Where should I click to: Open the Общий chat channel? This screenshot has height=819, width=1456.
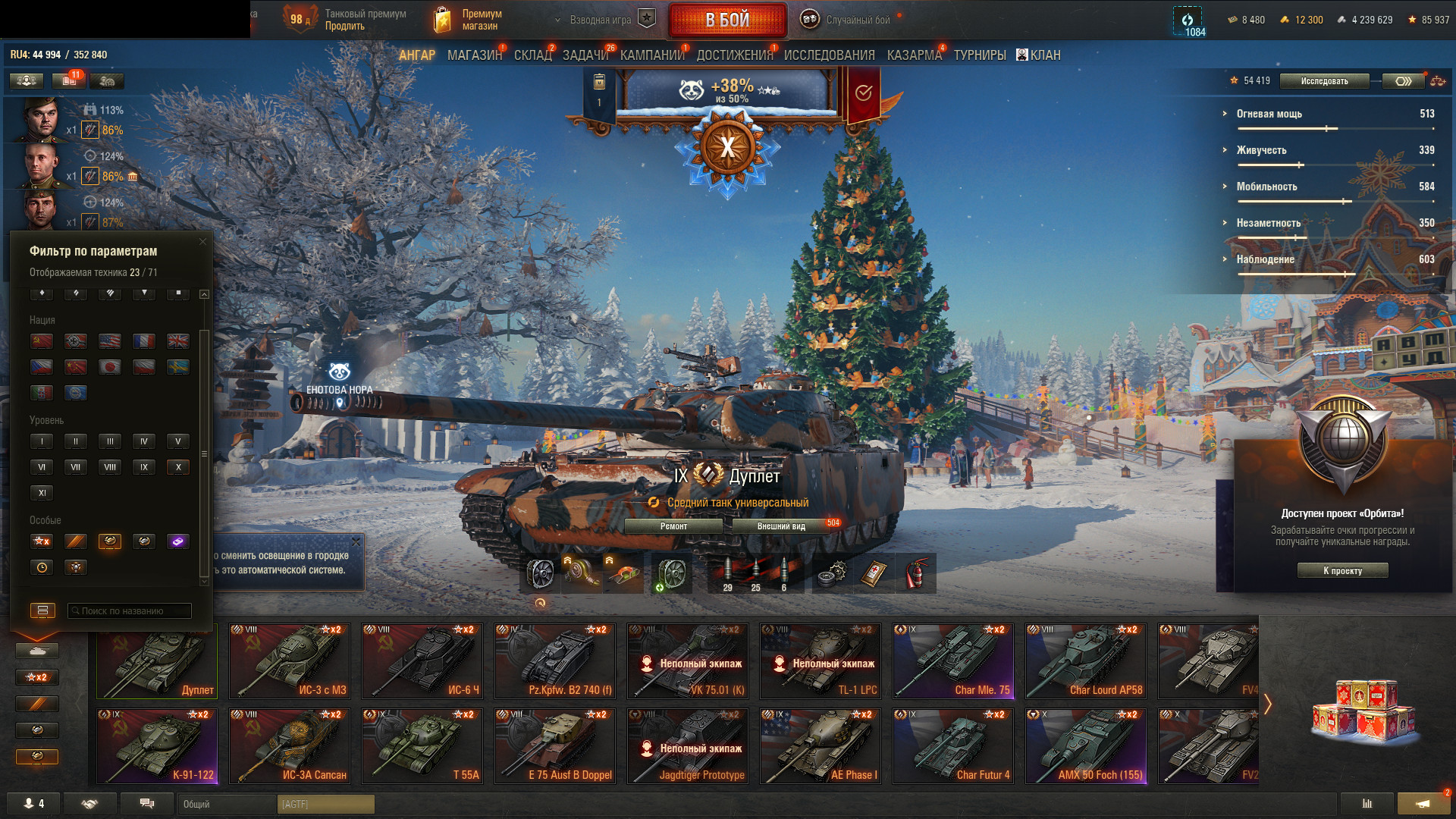[x=227, y=804]
